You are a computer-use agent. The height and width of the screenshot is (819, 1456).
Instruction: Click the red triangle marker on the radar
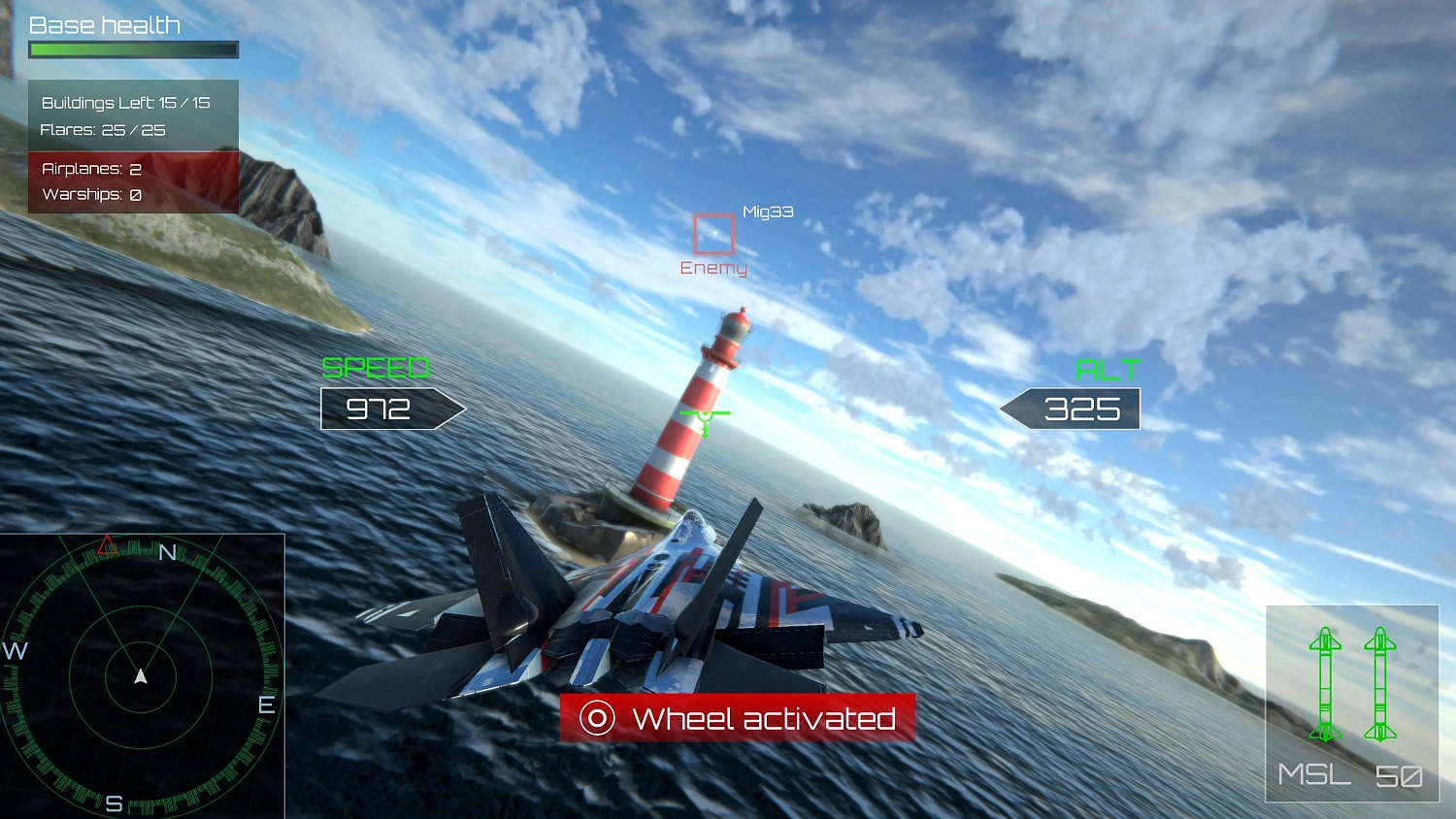coord(107,544)
